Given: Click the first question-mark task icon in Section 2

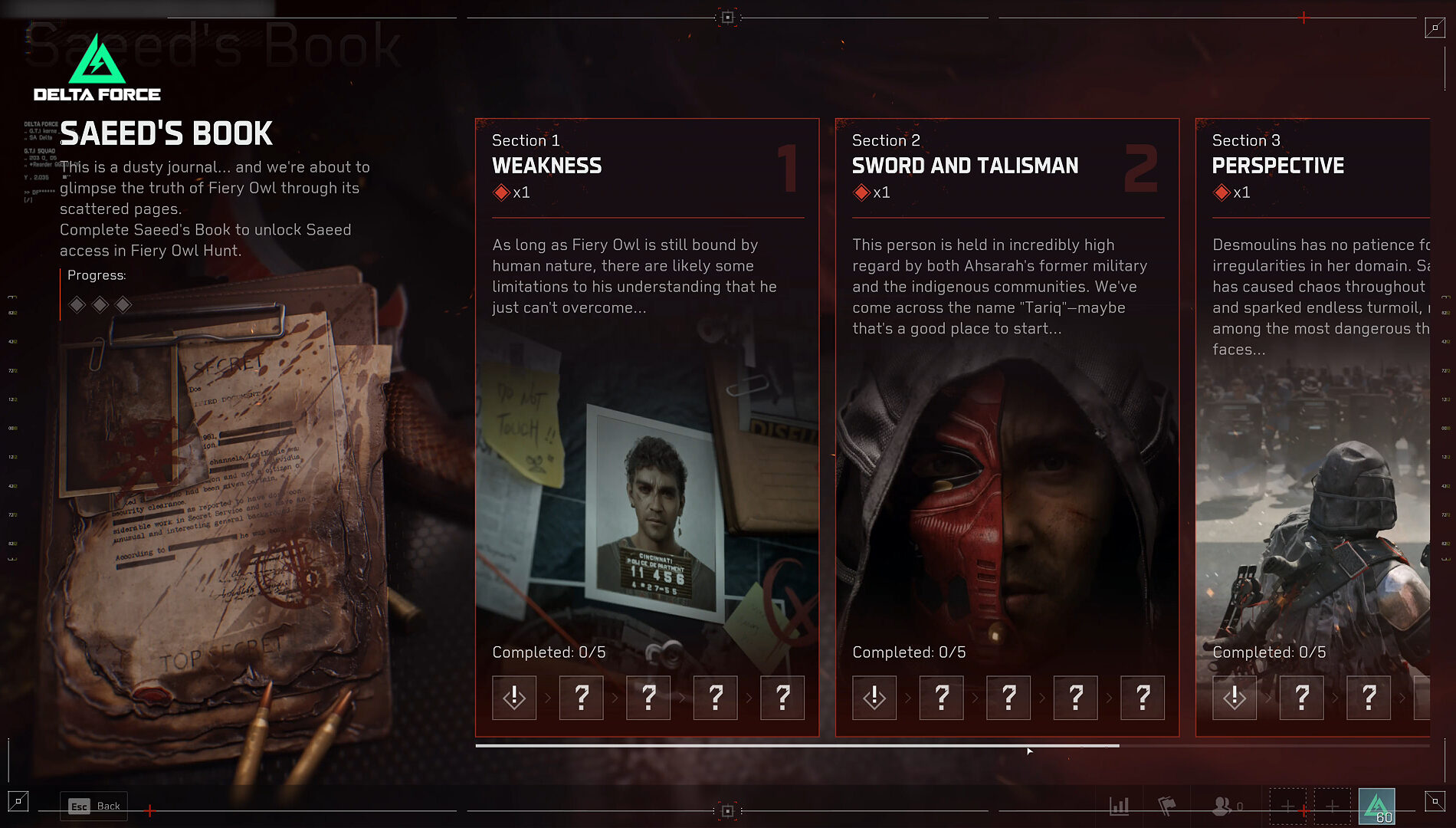Looking at the screenshot, I should [x=941, y=698].
